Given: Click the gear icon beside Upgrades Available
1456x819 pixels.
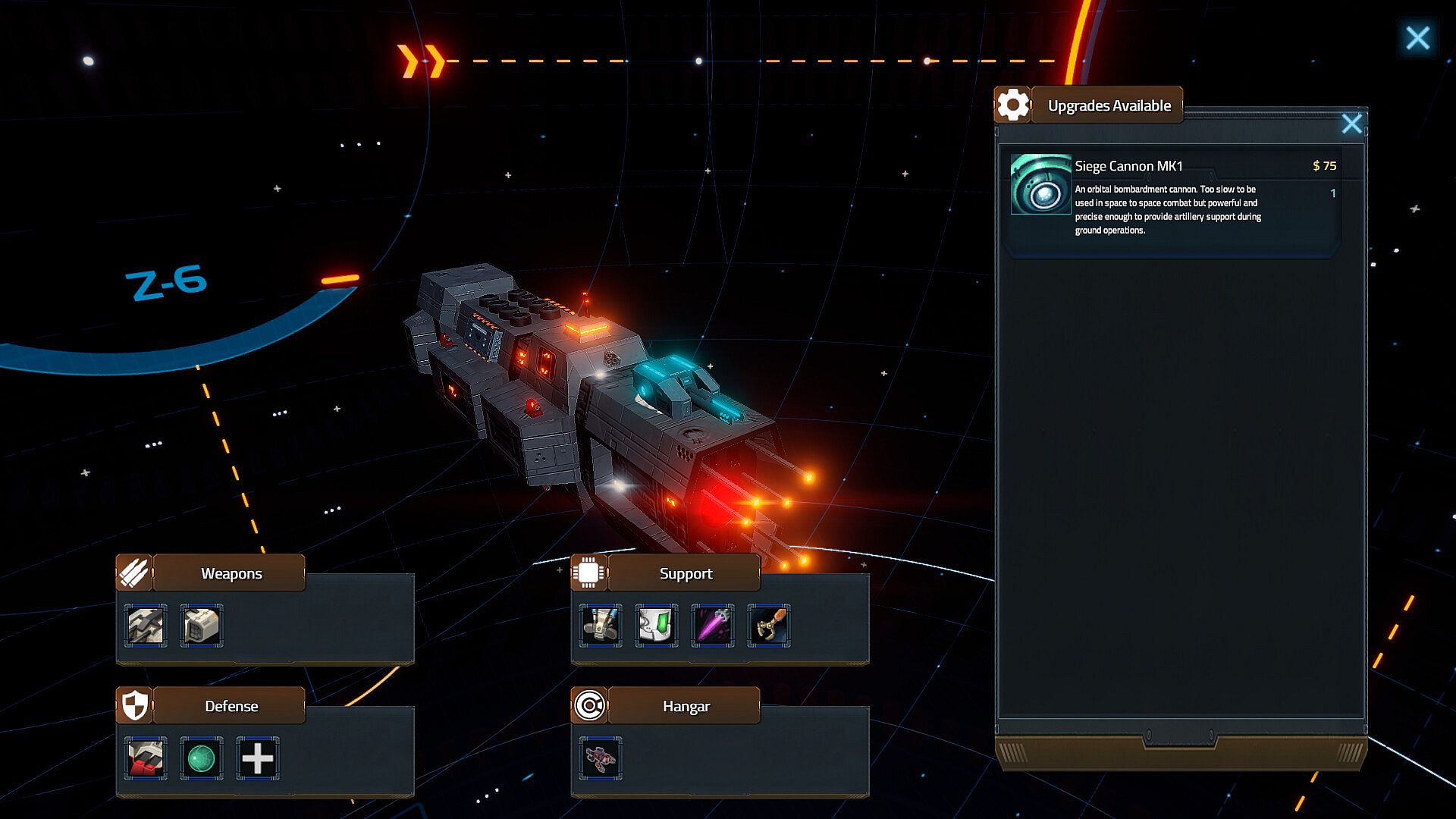Looking at the screenshot, I should (1013, 105).
